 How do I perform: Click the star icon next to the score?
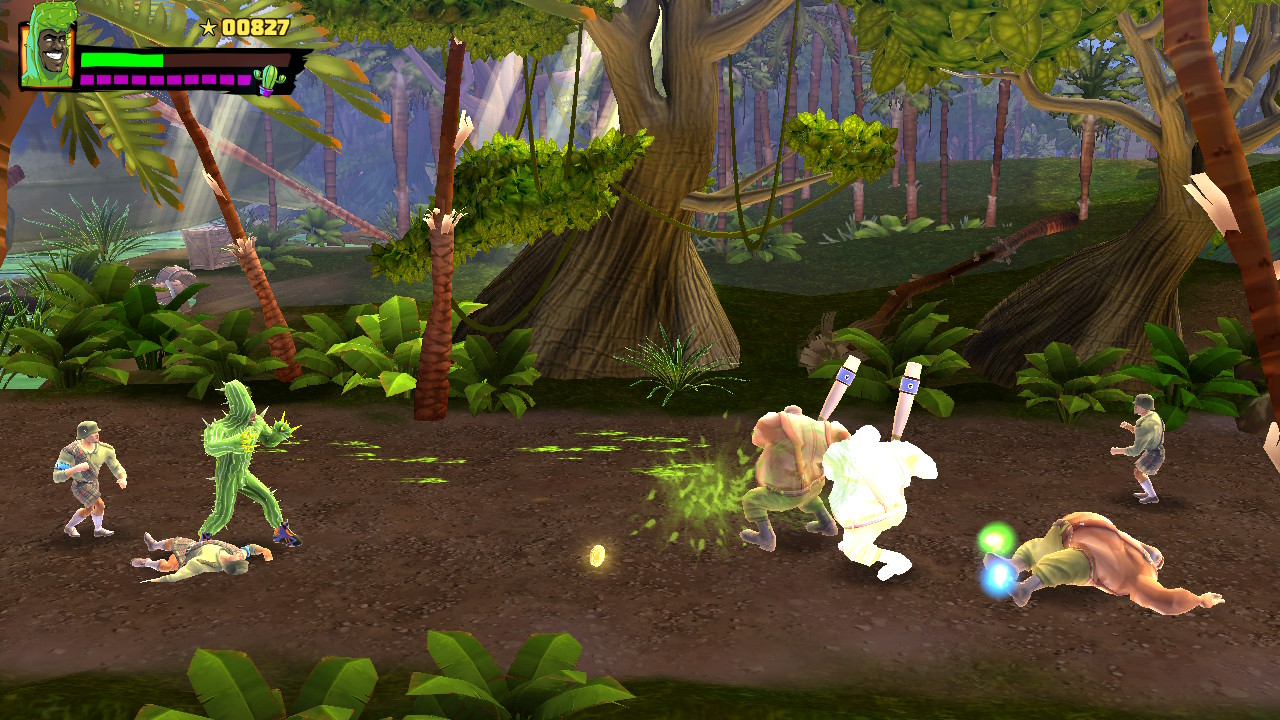209,25
